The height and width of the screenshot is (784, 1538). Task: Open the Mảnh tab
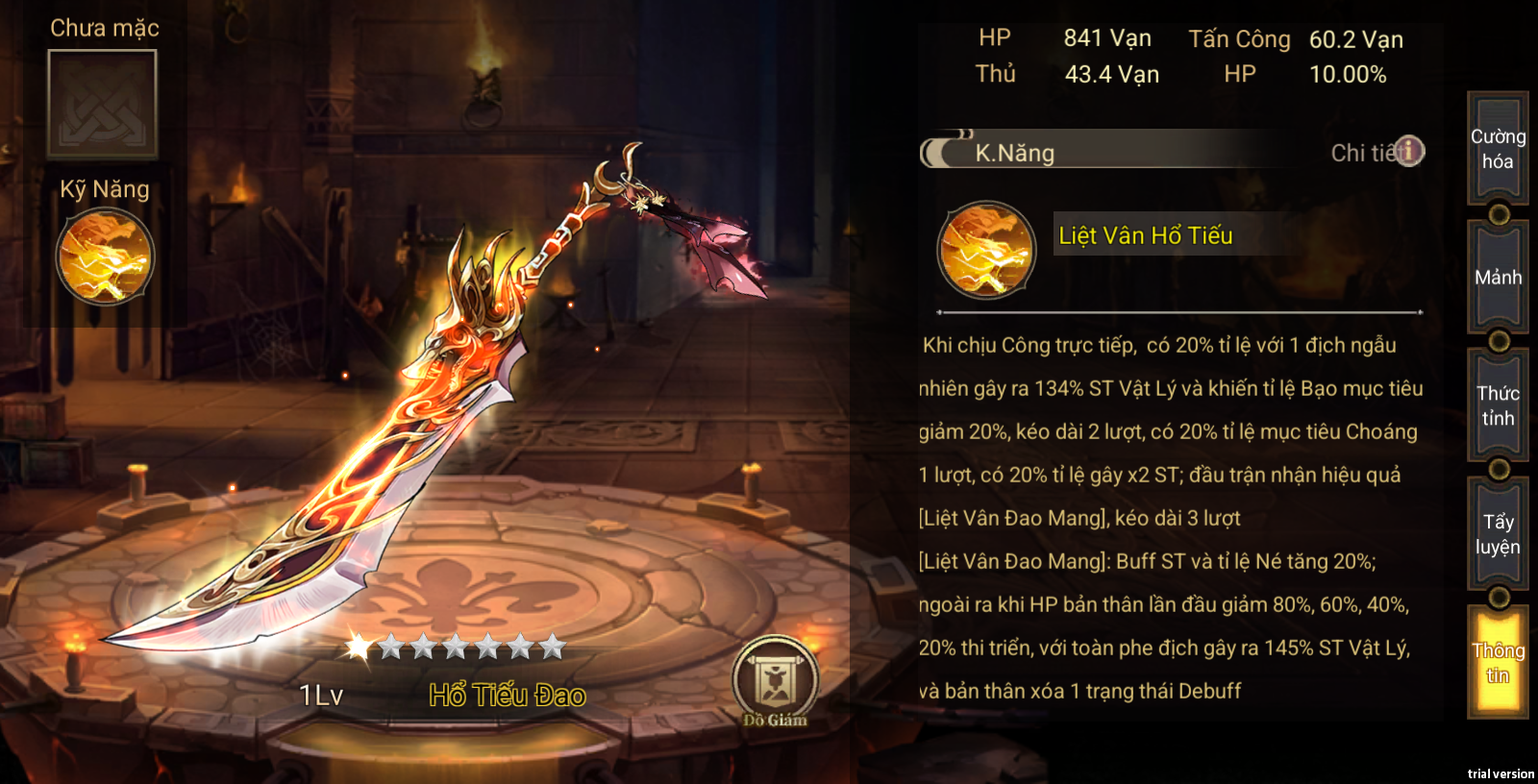(1498, 278)
